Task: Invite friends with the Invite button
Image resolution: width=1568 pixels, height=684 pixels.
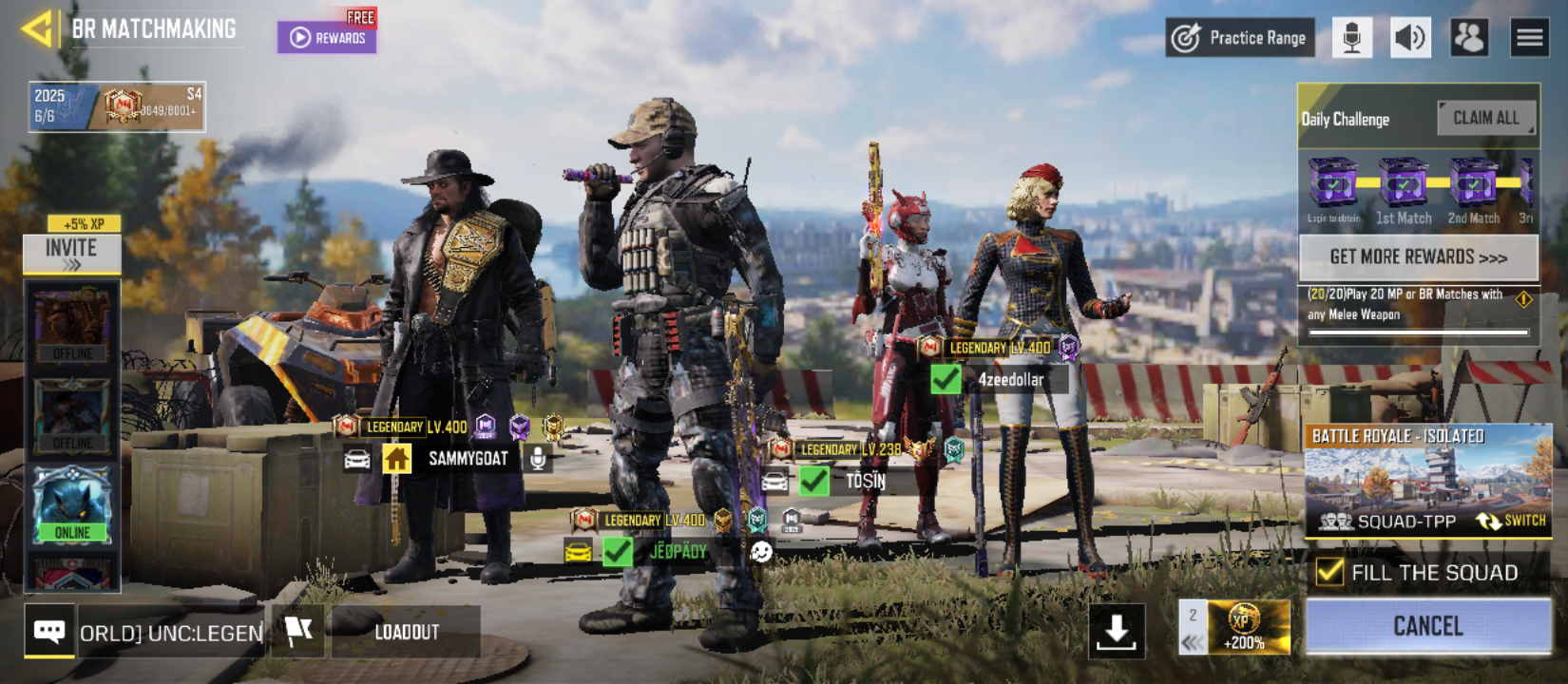Action: [71, 253]
